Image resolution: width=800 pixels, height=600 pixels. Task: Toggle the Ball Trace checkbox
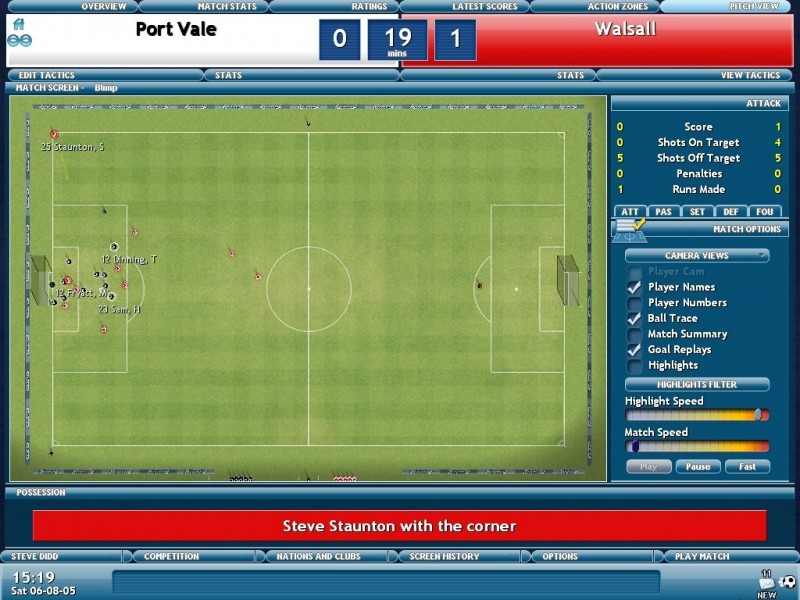coord(633,318)
